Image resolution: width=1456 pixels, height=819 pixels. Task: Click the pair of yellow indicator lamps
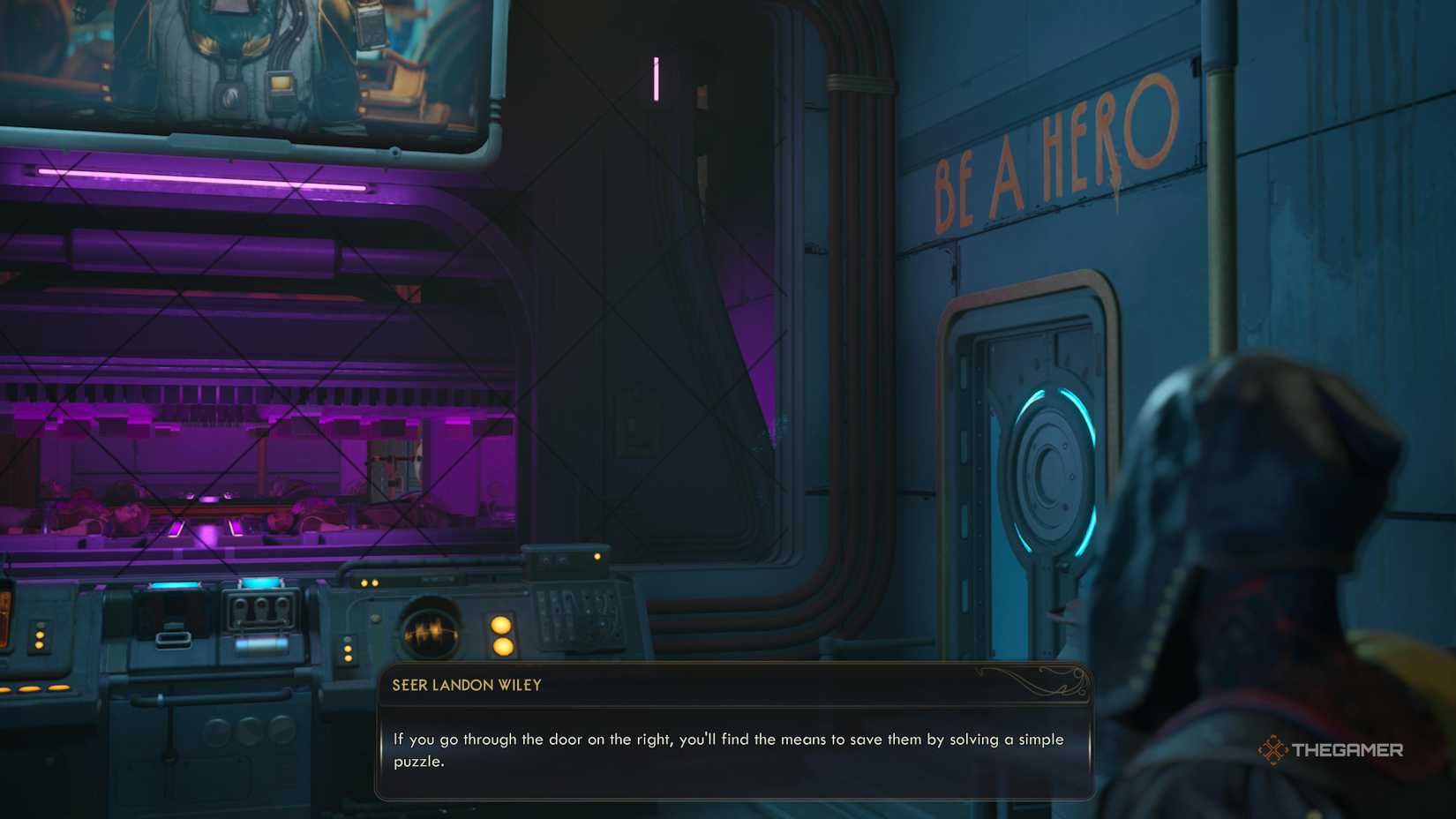(500, 637)
